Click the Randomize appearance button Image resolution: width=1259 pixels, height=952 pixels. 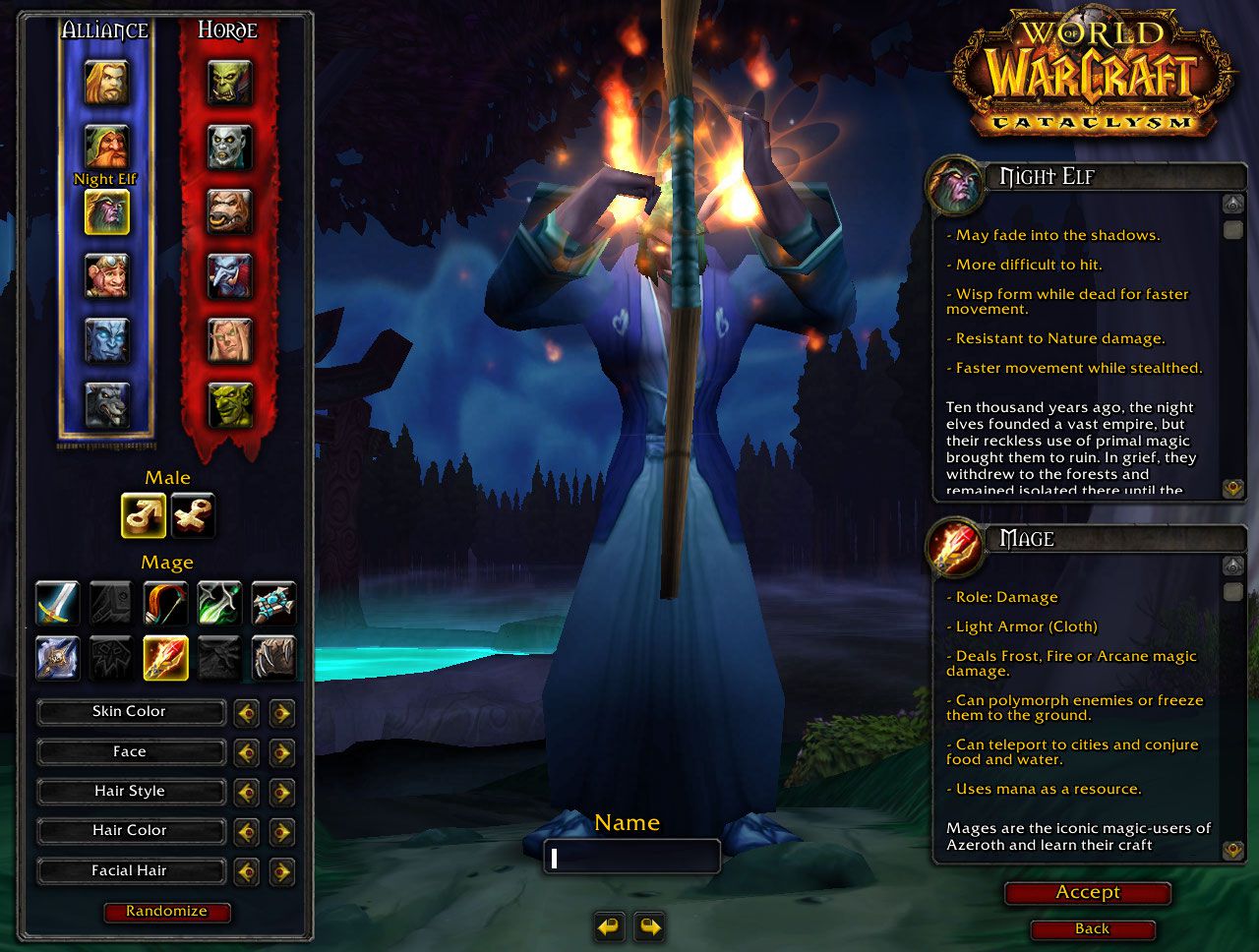tap(166, 912)
